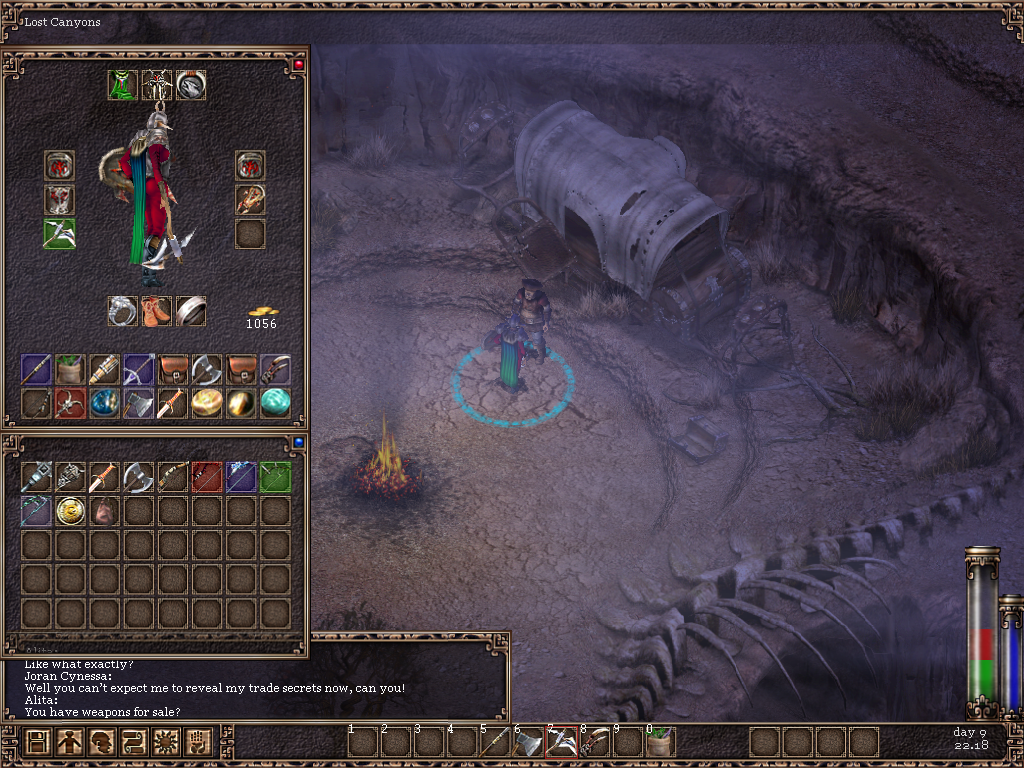Image resolution: width=1024 pixels, height=768 pixels.
Task: Open the save game floppy disk button
Action: pyautogui.click(x=38, y=742)
